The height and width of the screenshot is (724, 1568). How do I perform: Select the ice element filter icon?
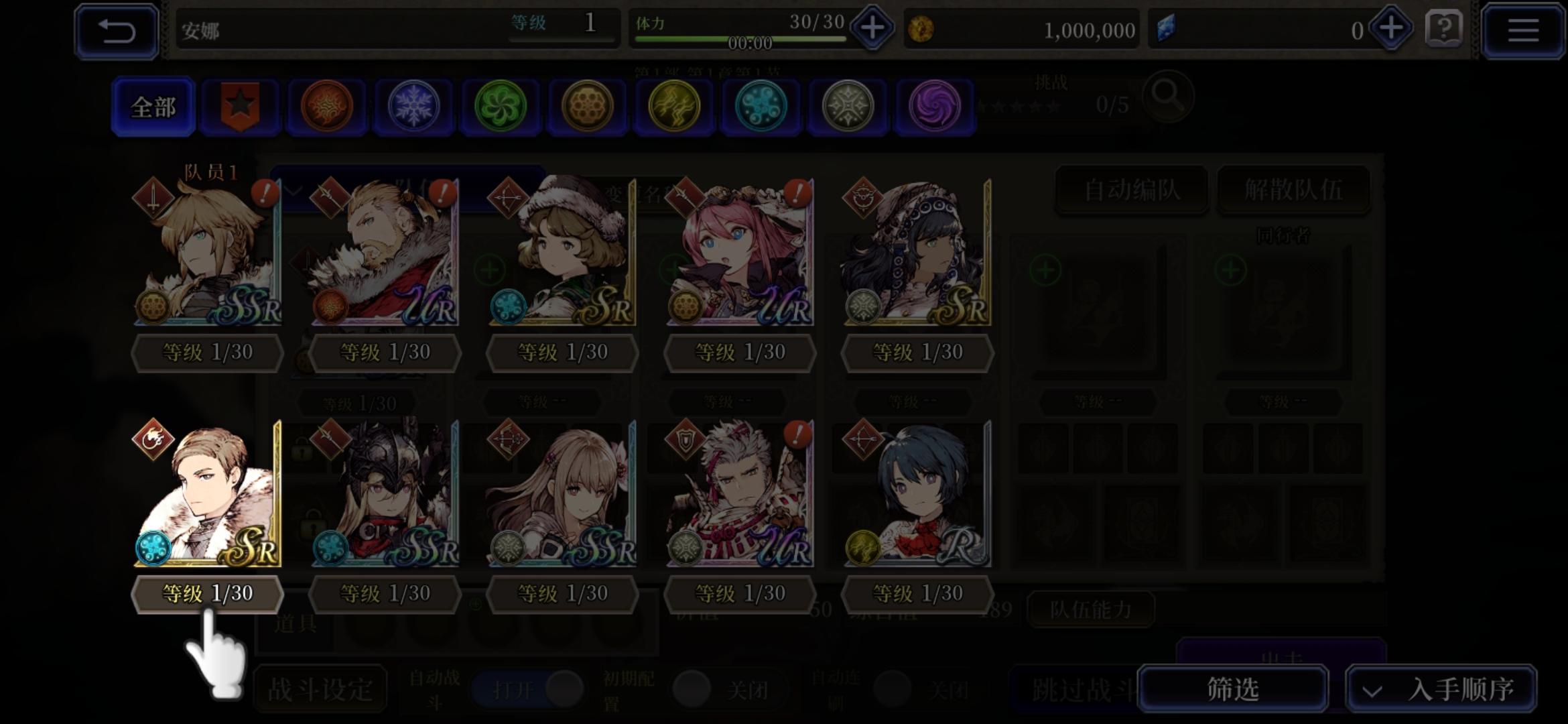pos(413,106)
